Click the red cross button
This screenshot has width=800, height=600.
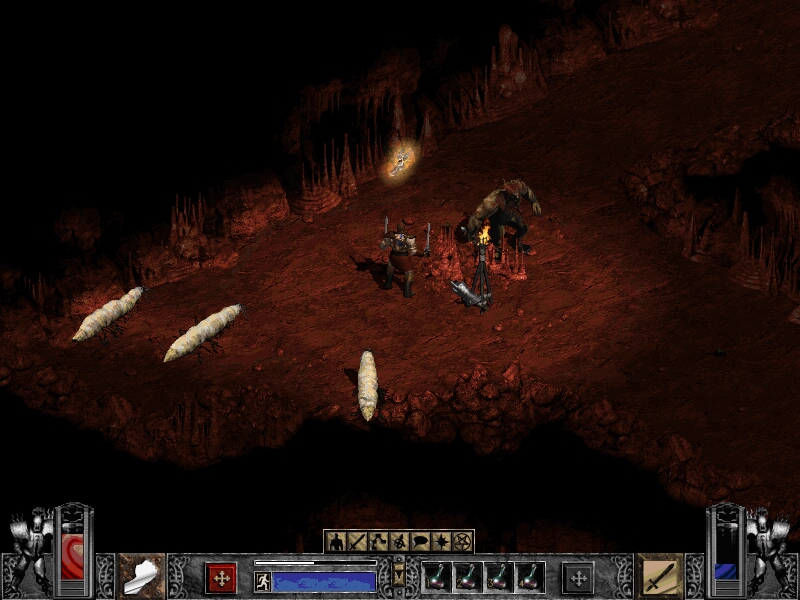(221, 577)
